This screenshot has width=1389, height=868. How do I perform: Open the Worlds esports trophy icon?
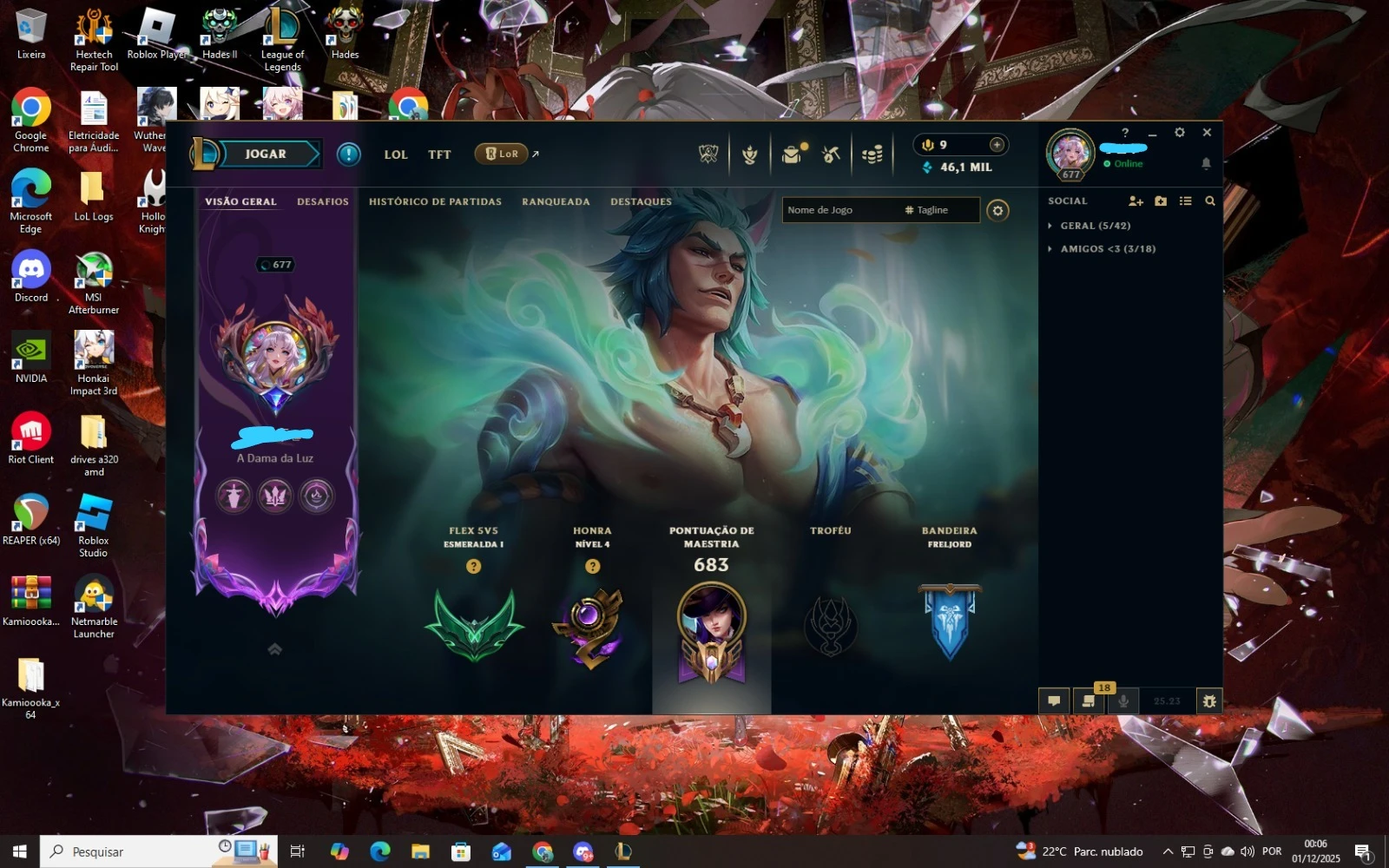[708, 153]
